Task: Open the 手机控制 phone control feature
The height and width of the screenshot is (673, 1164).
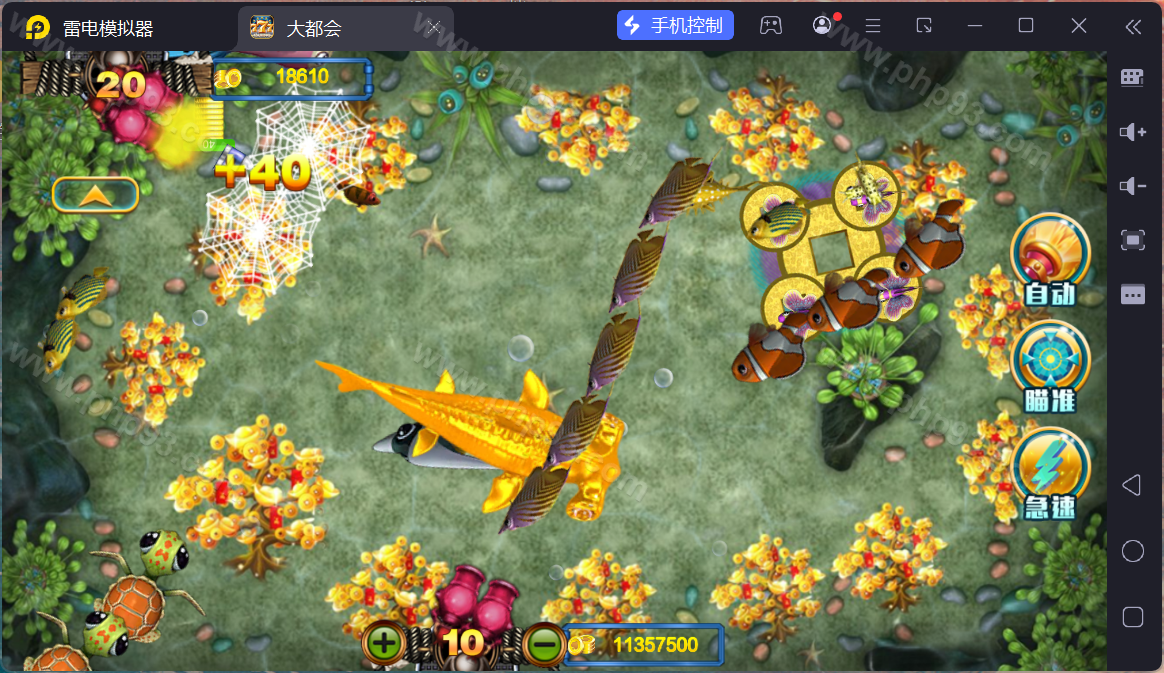Action: pyautogui.click(x=675, y=26)
